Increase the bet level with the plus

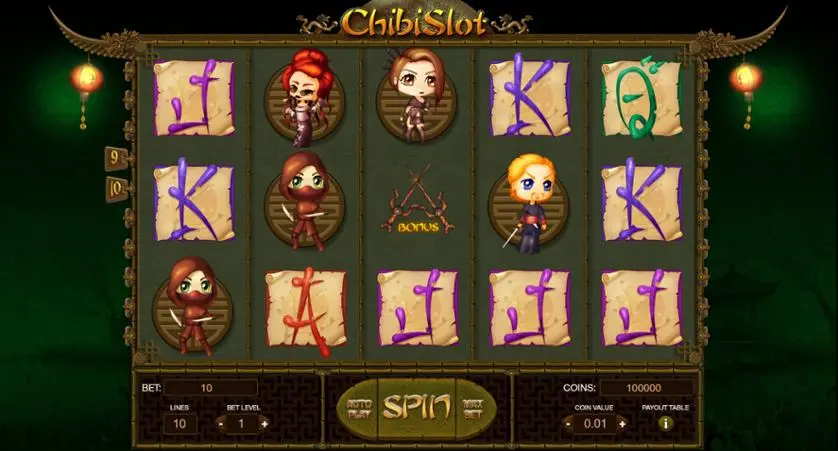[x=264, y=423]
